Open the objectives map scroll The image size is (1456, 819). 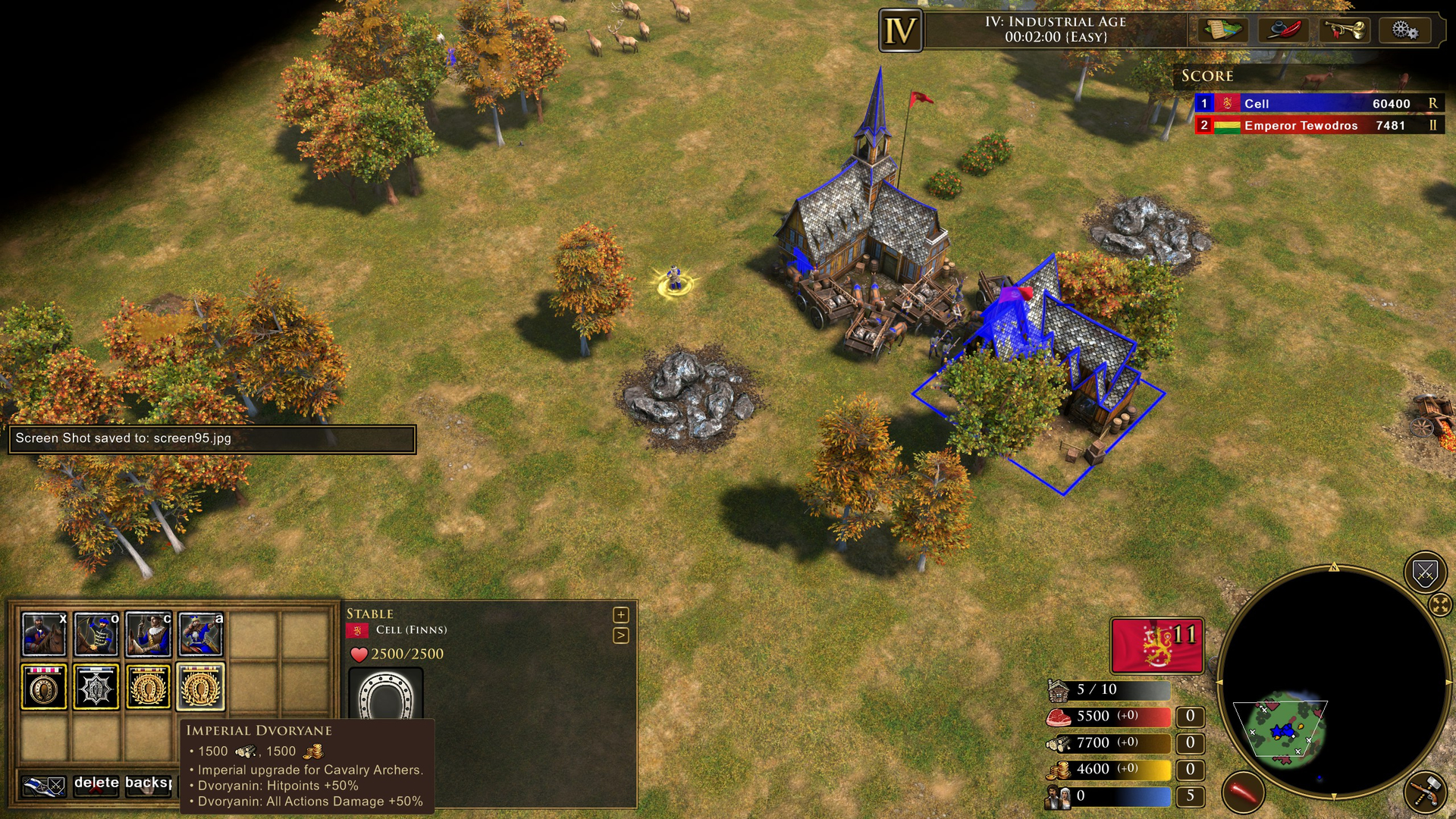click(x=1223, y=30)
